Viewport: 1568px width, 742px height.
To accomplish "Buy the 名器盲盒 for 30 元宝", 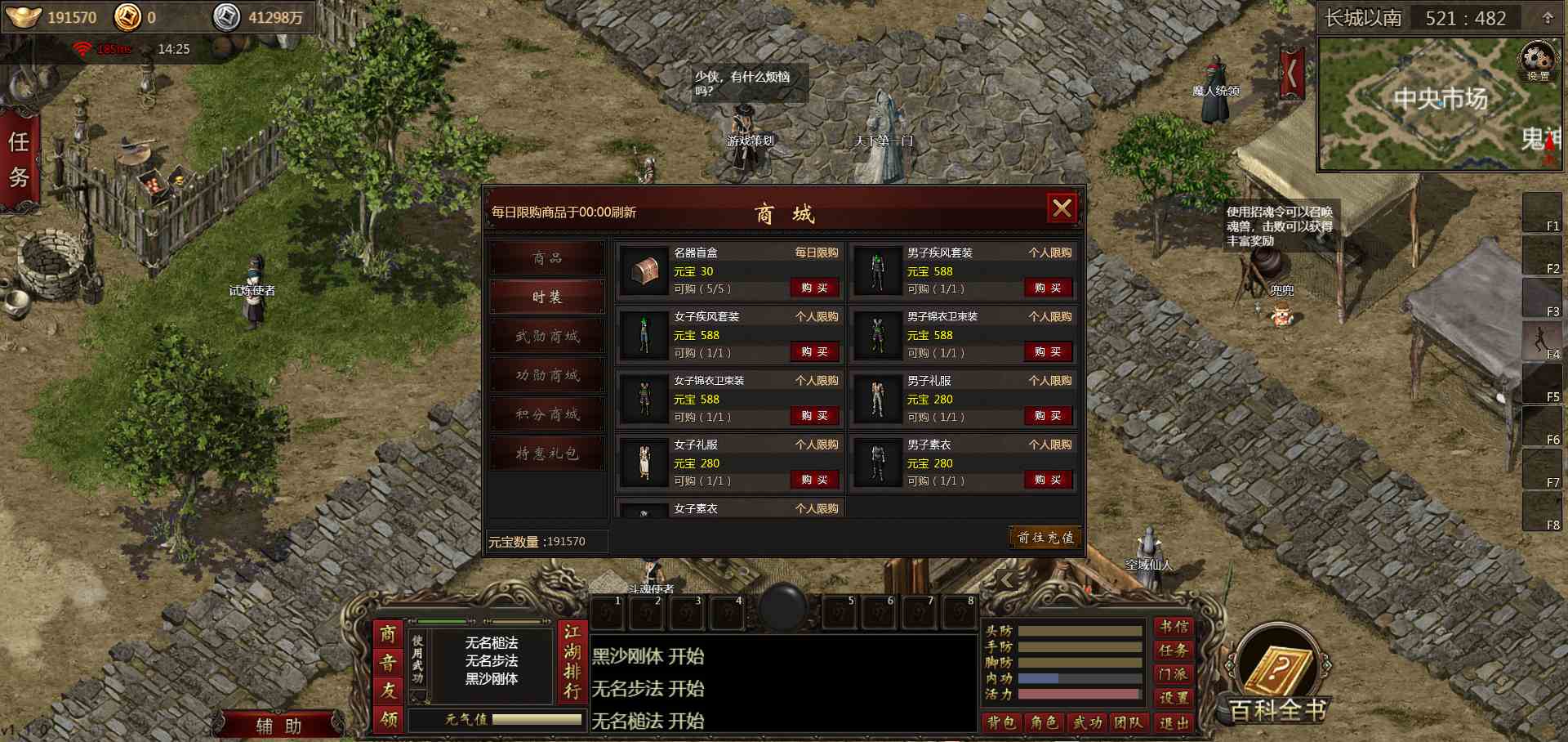I will (x=814, y=288).
